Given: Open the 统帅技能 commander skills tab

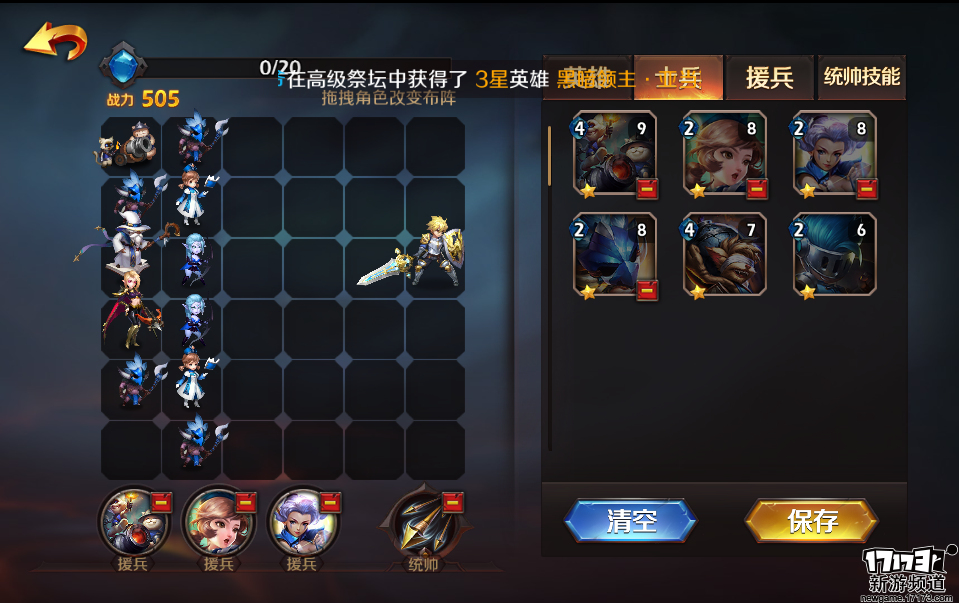Looking at the screenshot, I should point(861,77).
